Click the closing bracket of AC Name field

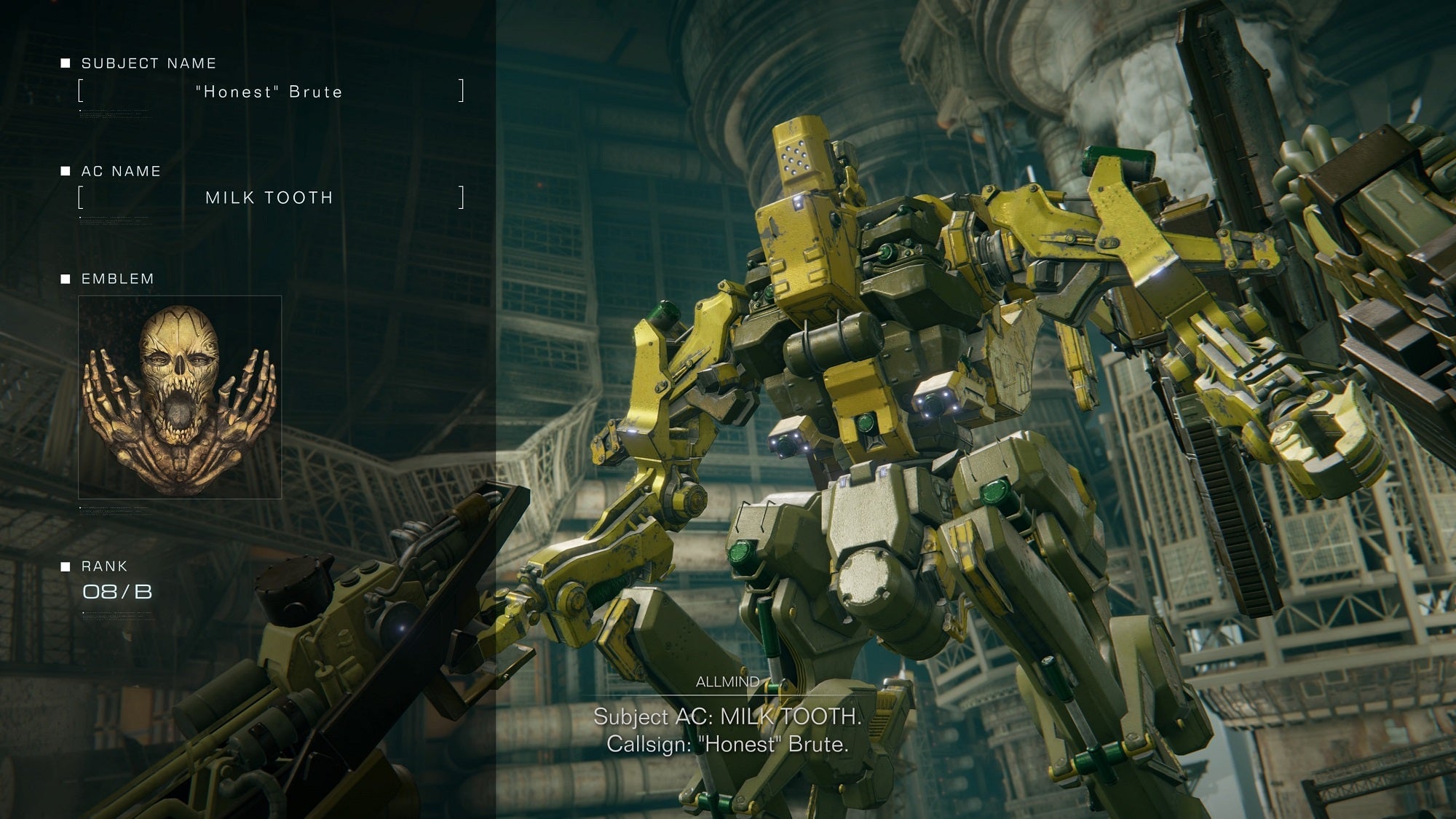[462, 197]
